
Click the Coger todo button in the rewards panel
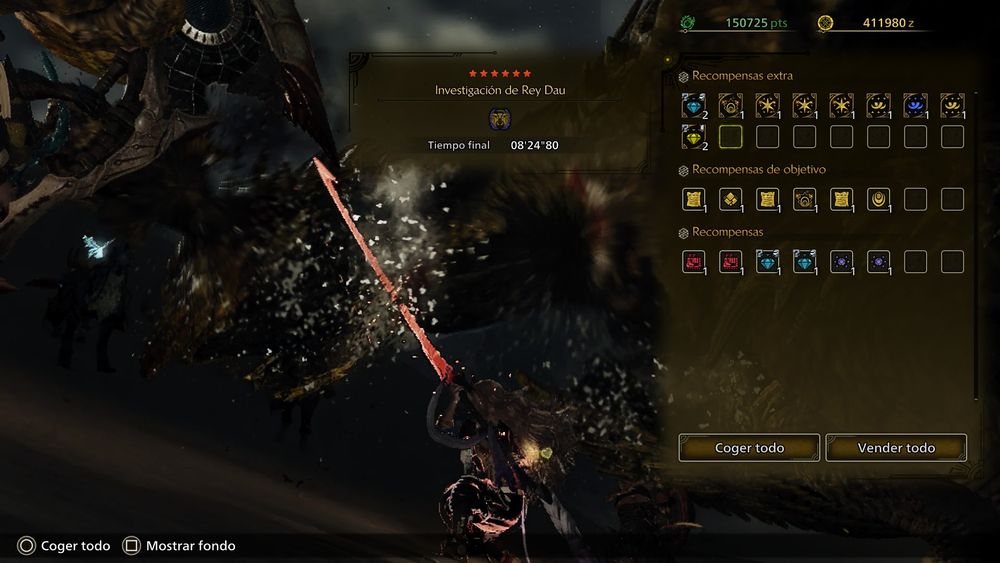(749, 448)
